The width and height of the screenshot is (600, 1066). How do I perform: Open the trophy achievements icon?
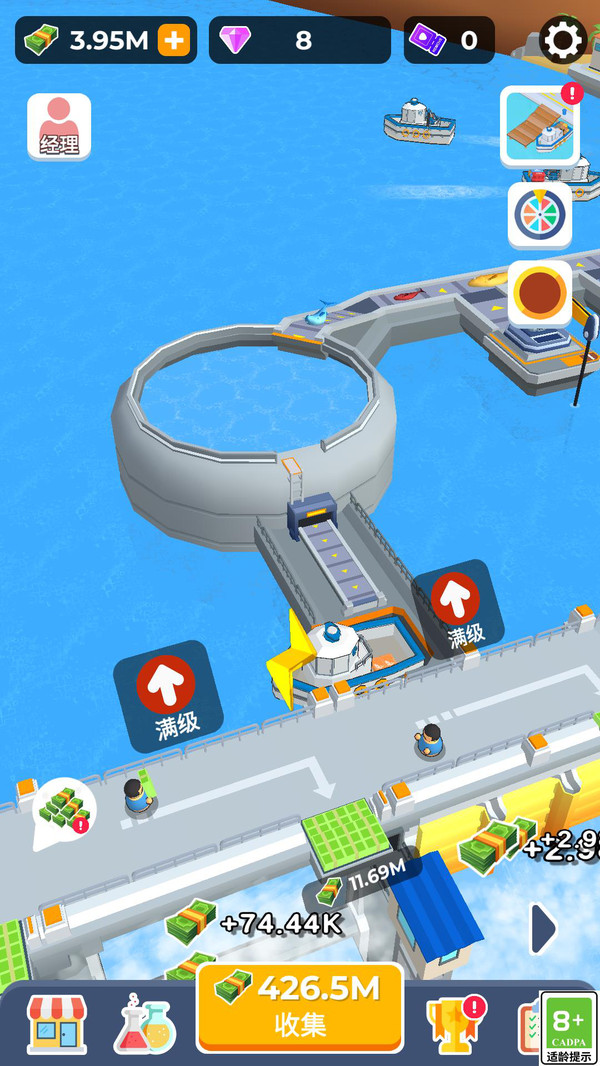[x=455, y=1024]
